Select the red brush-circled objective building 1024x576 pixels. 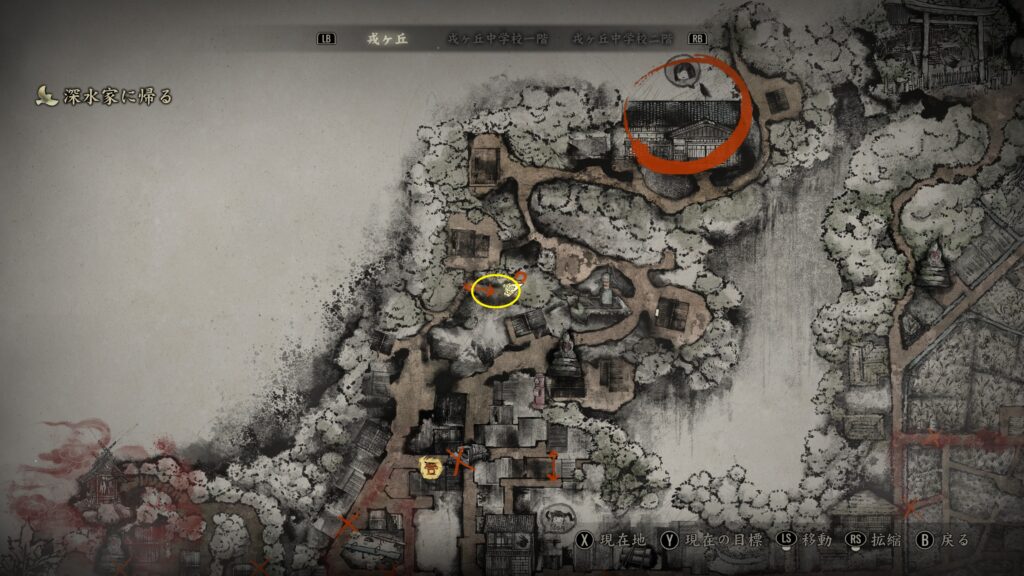[687, 115]
